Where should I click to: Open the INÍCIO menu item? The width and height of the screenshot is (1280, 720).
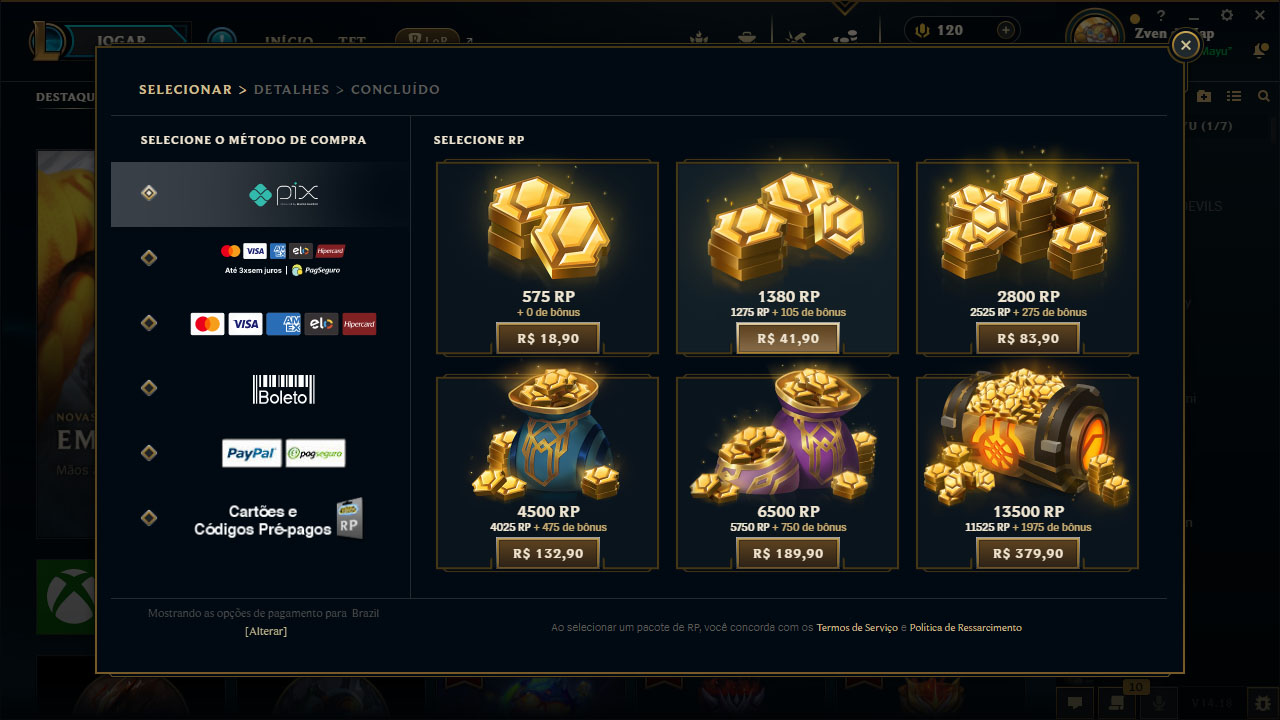(x=287, y=42)
